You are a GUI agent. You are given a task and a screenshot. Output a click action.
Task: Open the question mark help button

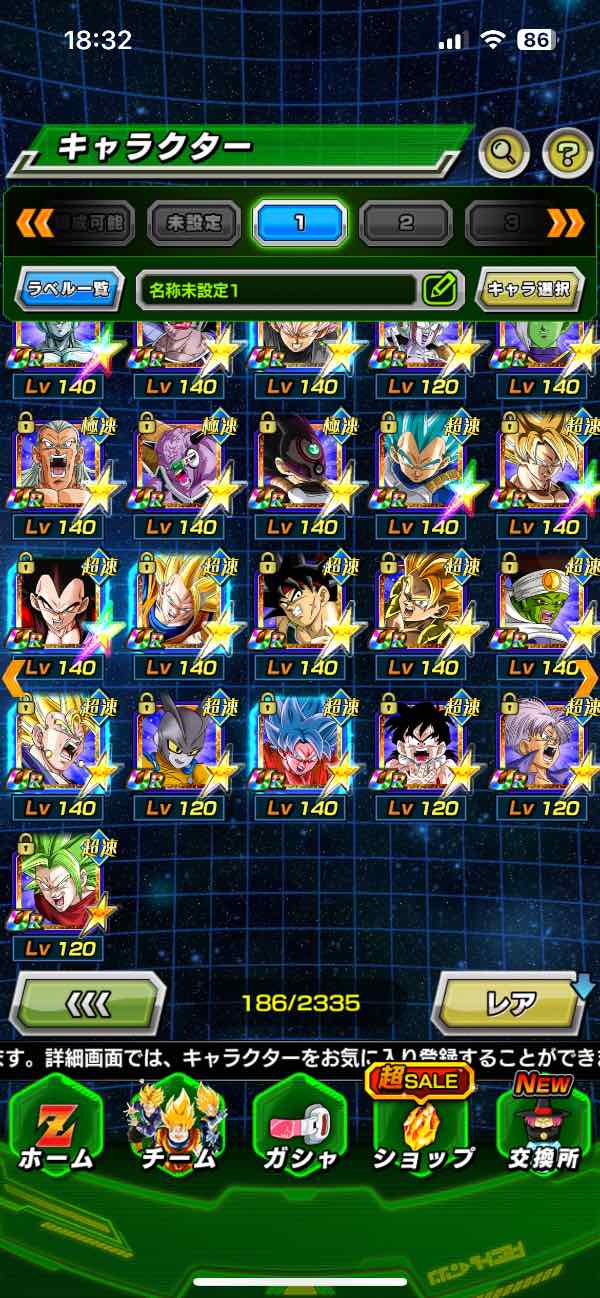567,153
